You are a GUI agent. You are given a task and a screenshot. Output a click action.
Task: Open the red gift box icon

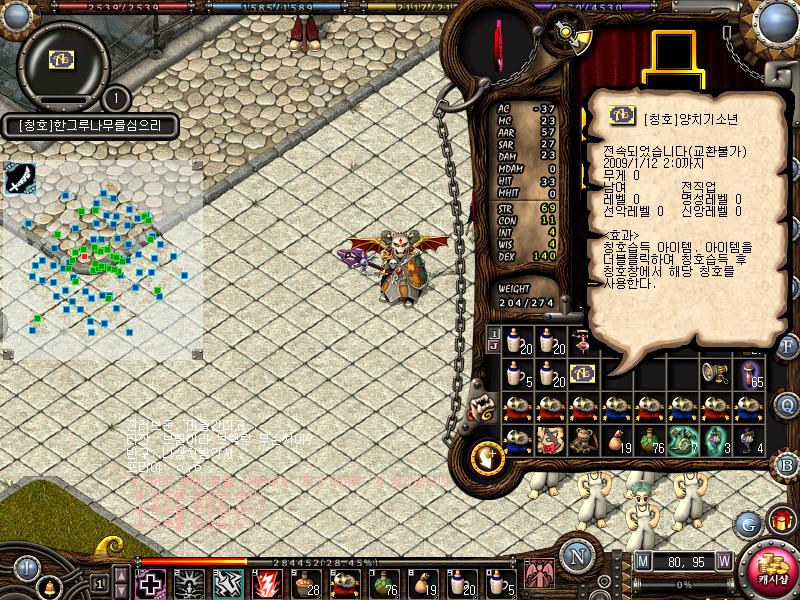point(780,520)
